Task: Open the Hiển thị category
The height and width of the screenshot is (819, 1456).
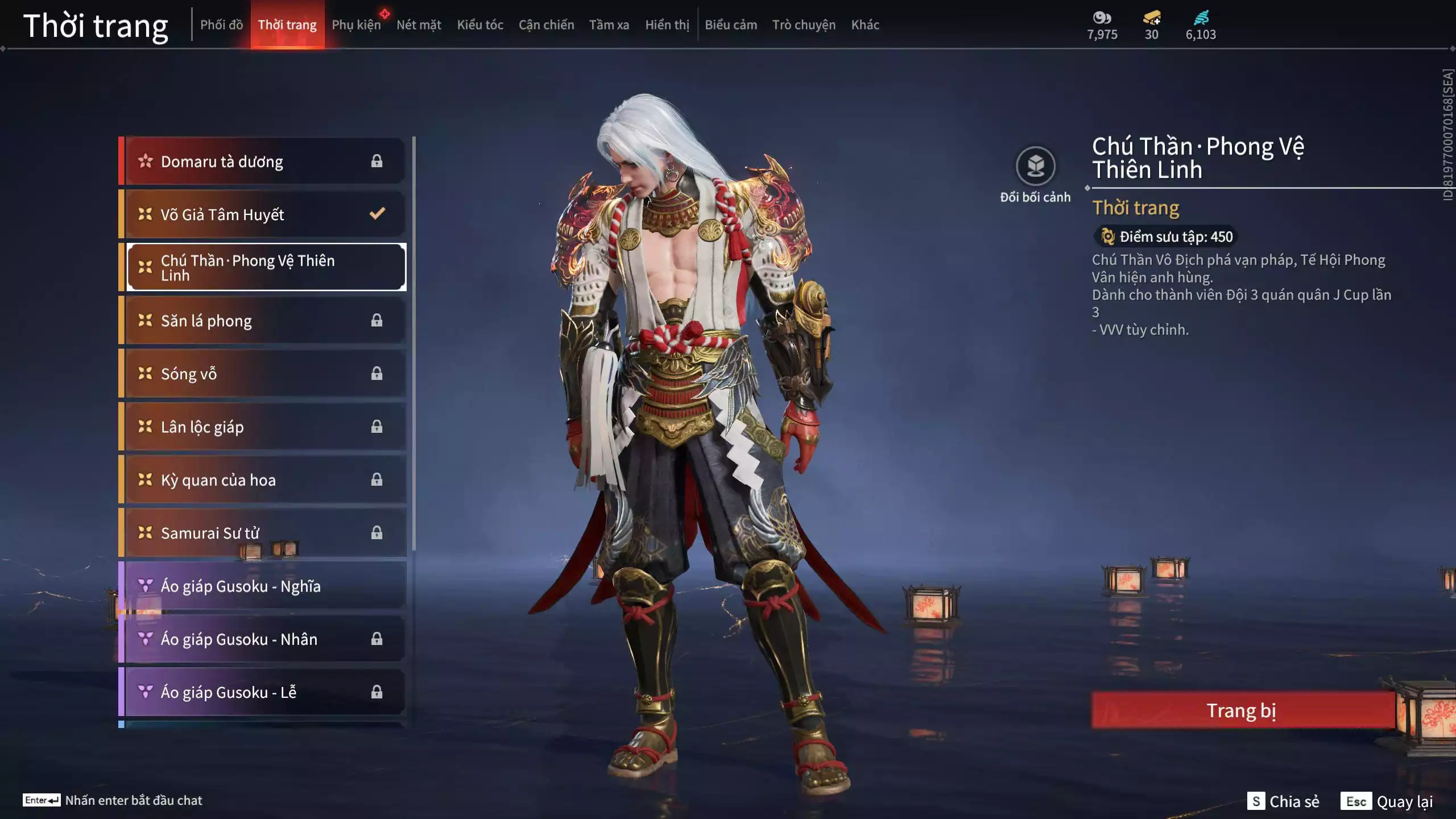Action: click(x=667, y=24)
